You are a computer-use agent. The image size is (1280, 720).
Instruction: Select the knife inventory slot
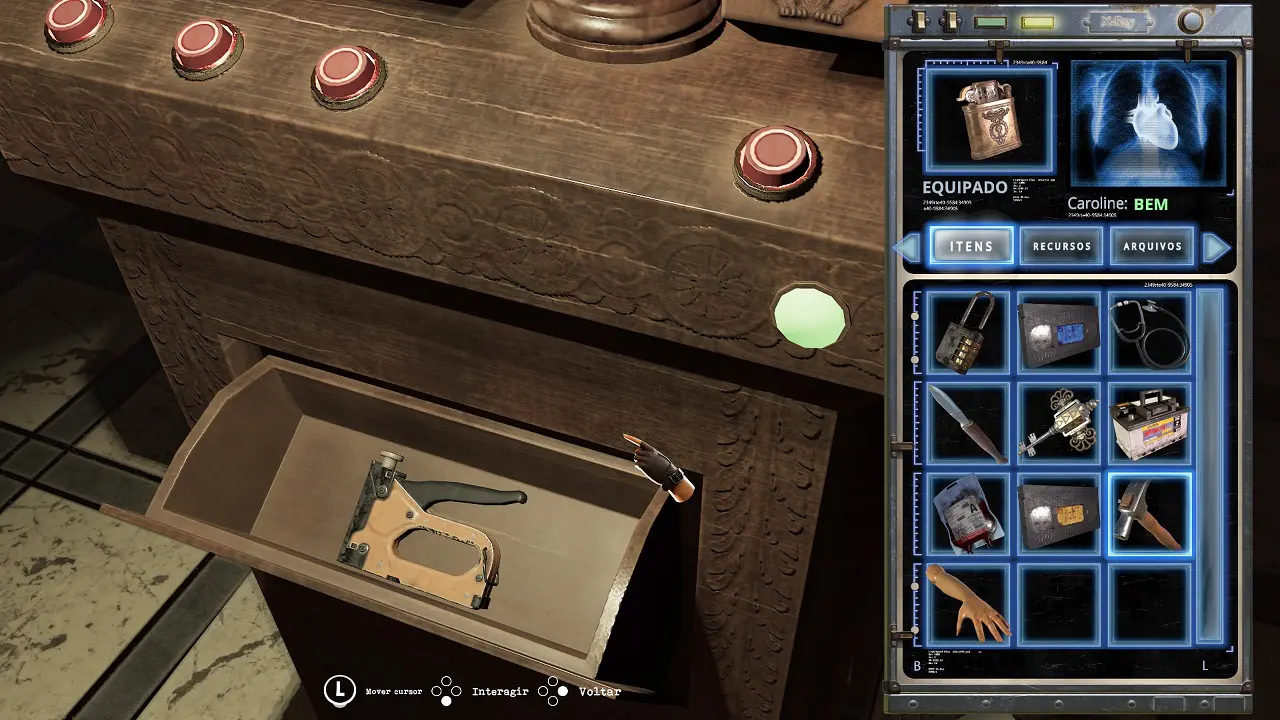(x=967, y=423)
